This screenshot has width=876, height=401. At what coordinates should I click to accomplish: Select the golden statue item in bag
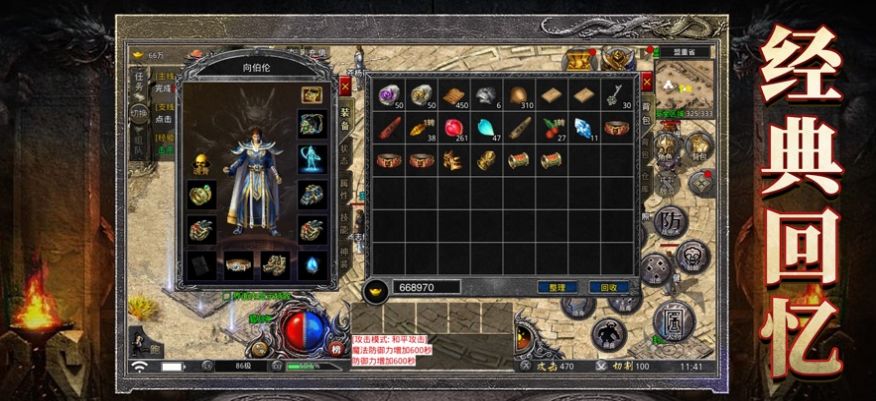click(486, 159)
